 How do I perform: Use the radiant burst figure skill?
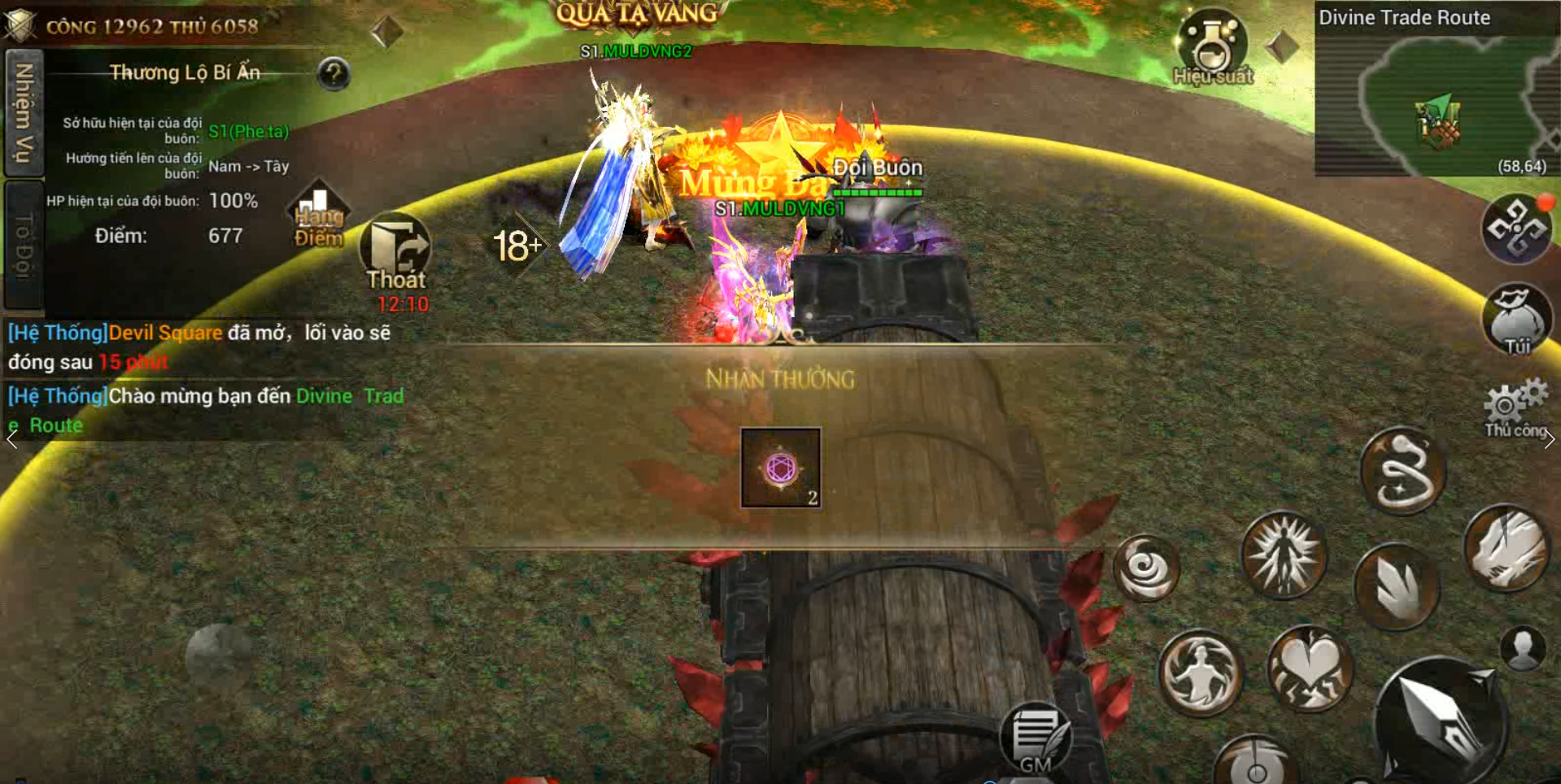point(1284,555)
